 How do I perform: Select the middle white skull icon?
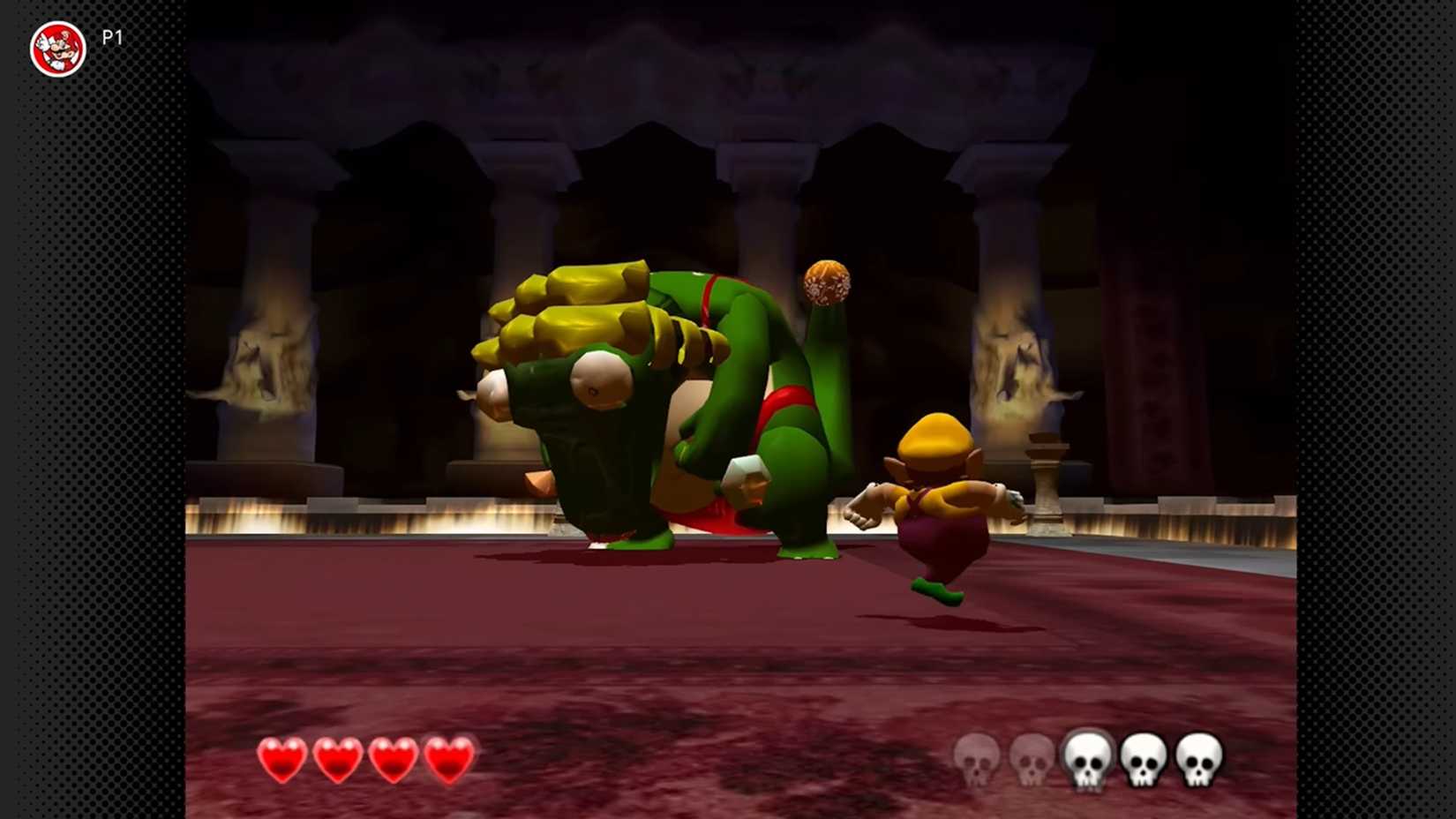(1086, 761)
